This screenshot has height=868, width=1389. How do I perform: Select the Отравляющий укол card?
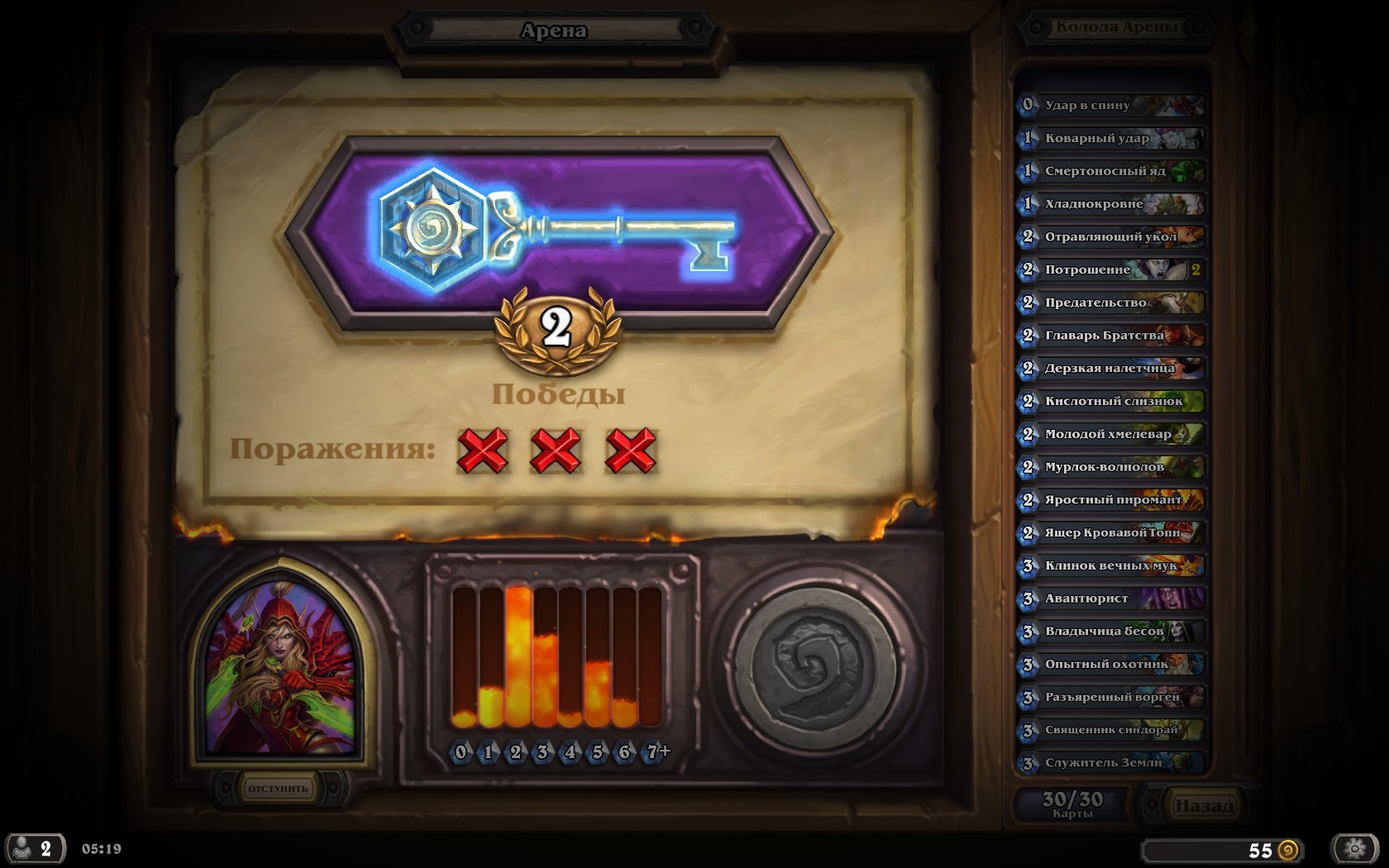[x=1110, y=237]
